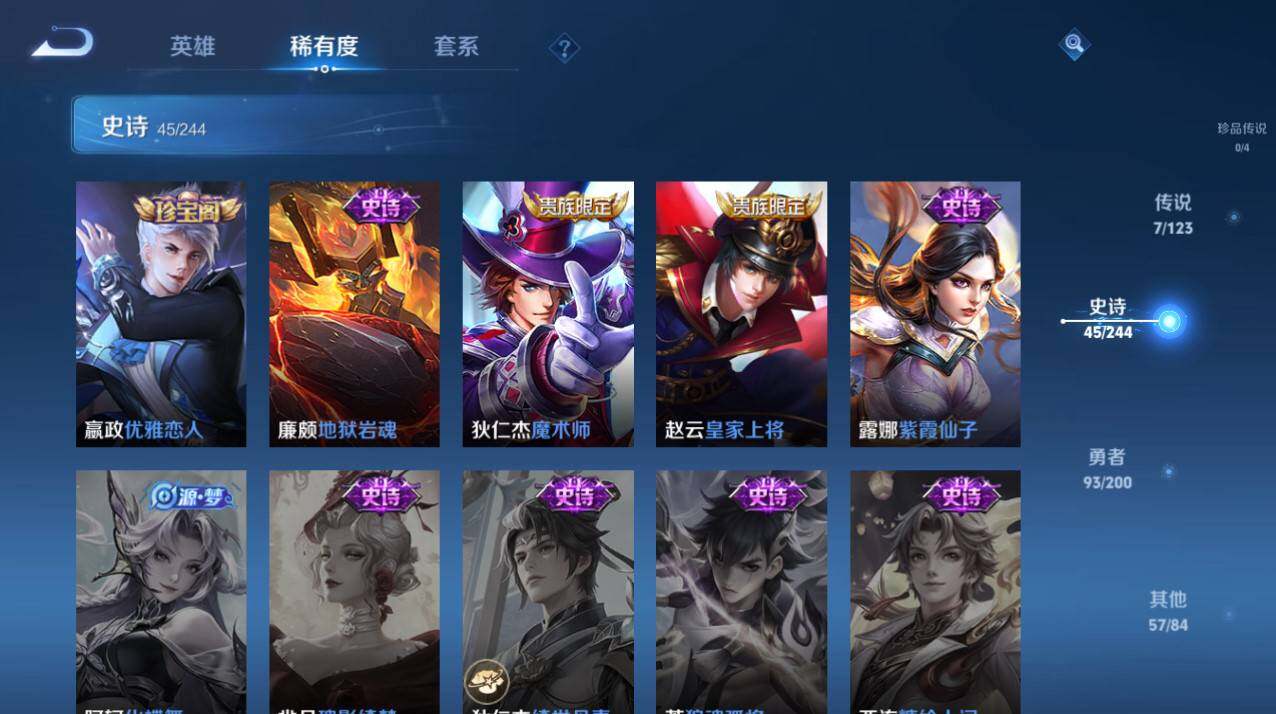Open the 露娜 紫霞仙子 skin card

pyautogui.click(x=935, y=314)
